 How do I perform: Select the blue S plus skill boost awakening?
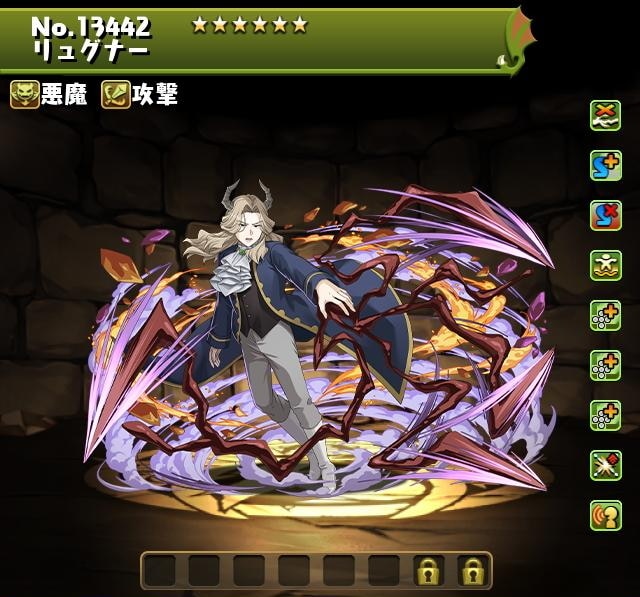605,166
